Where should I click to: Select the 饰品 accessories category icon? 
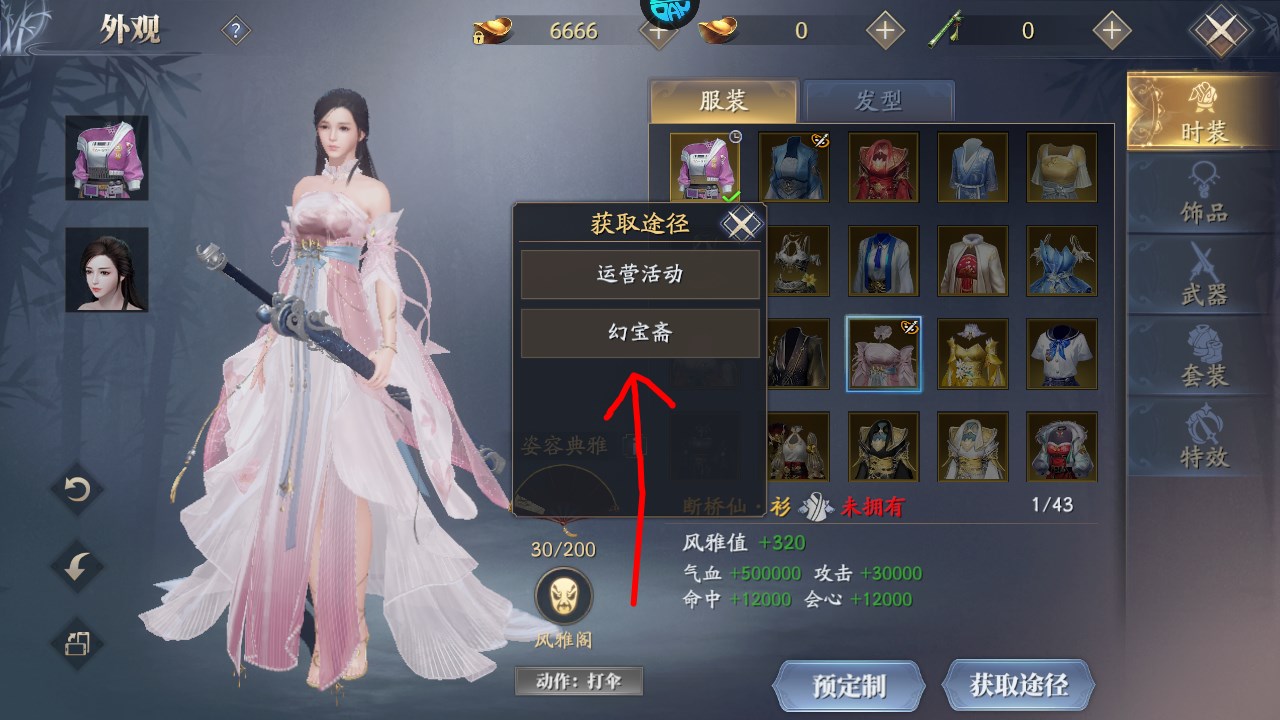click(x=1204, y=198)
